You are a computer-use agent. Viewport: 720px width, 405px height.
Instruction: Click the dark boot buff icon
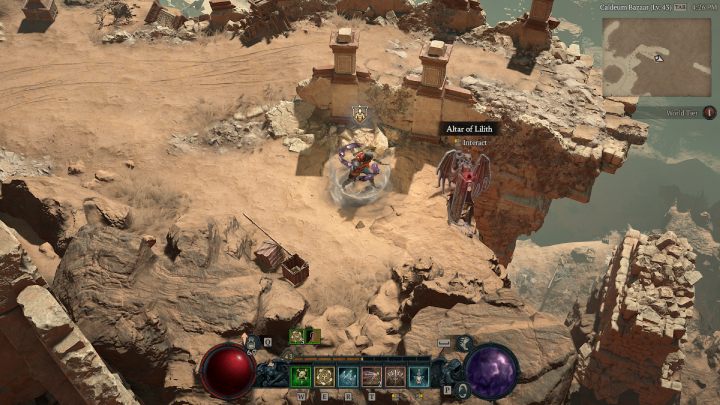point(311,336)
